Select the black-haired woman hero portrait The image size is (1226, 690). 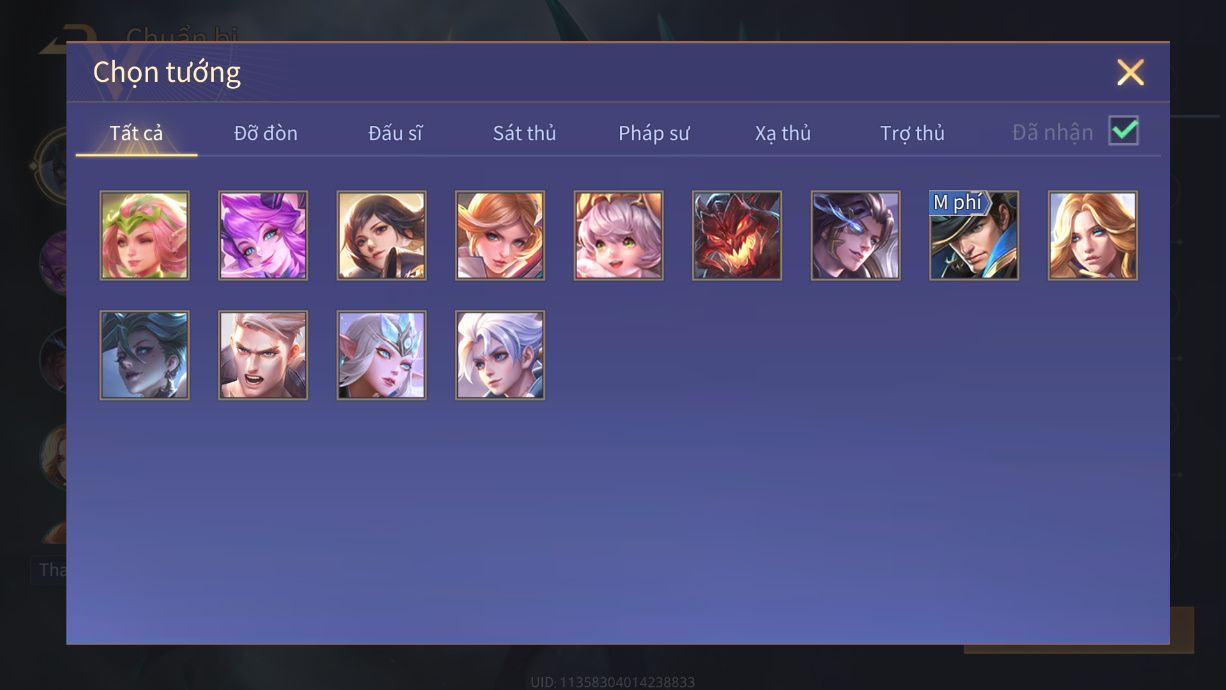click(x=381, y=236)
